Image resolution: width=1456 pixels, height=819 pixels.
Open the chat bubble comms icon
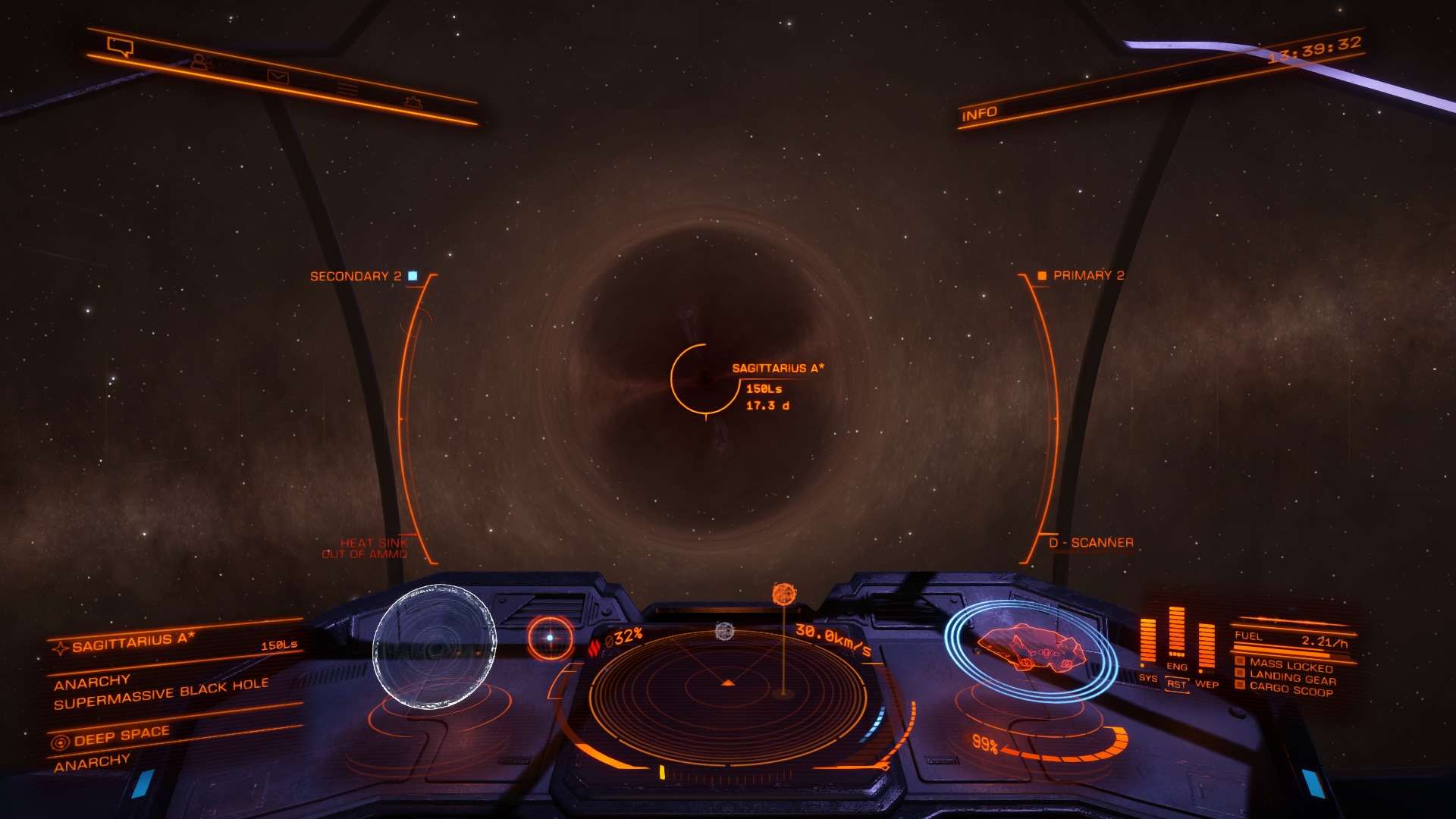[120, 47]
